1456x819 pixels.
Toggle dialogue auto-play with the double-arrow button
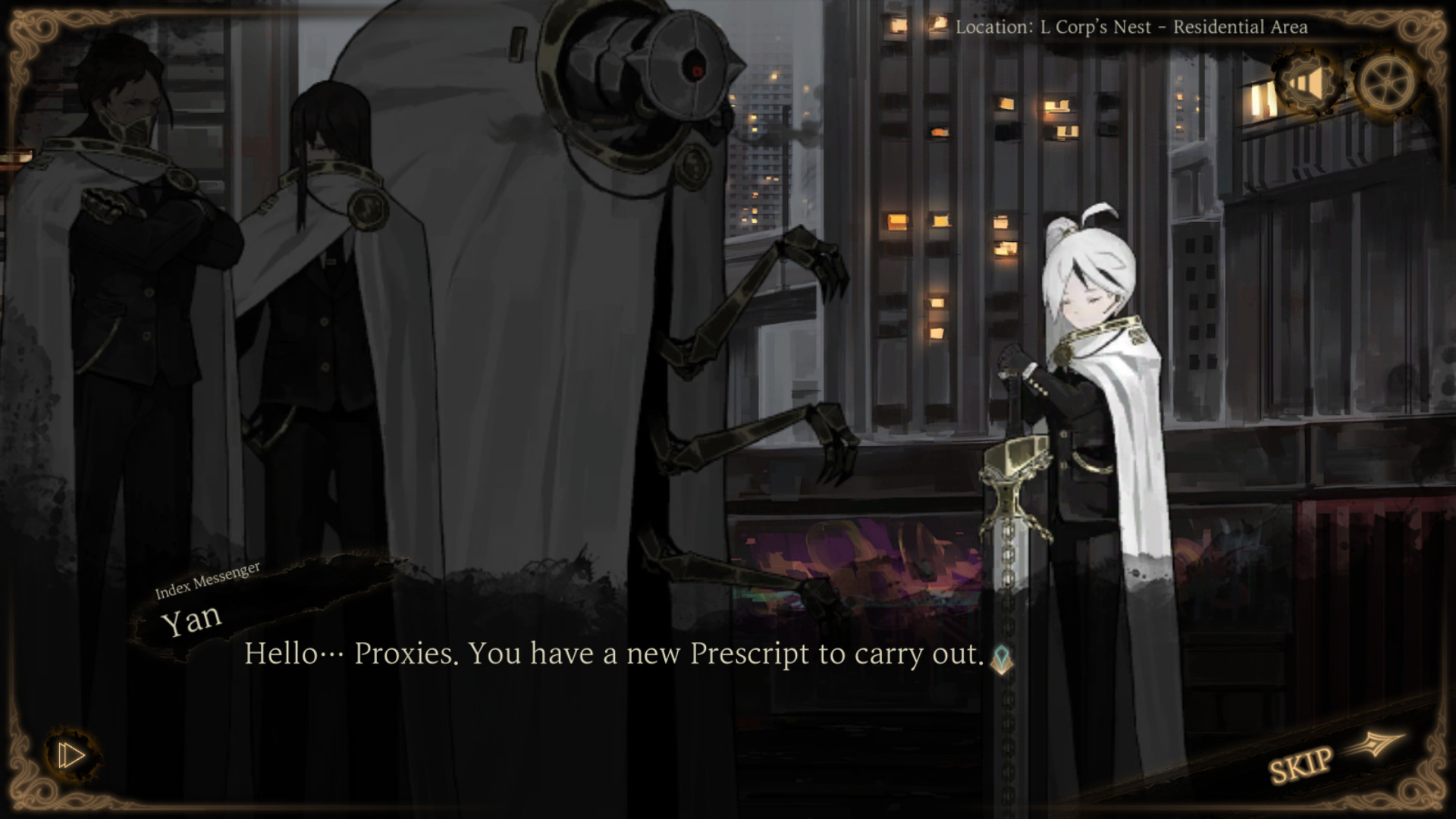(72, 755)
